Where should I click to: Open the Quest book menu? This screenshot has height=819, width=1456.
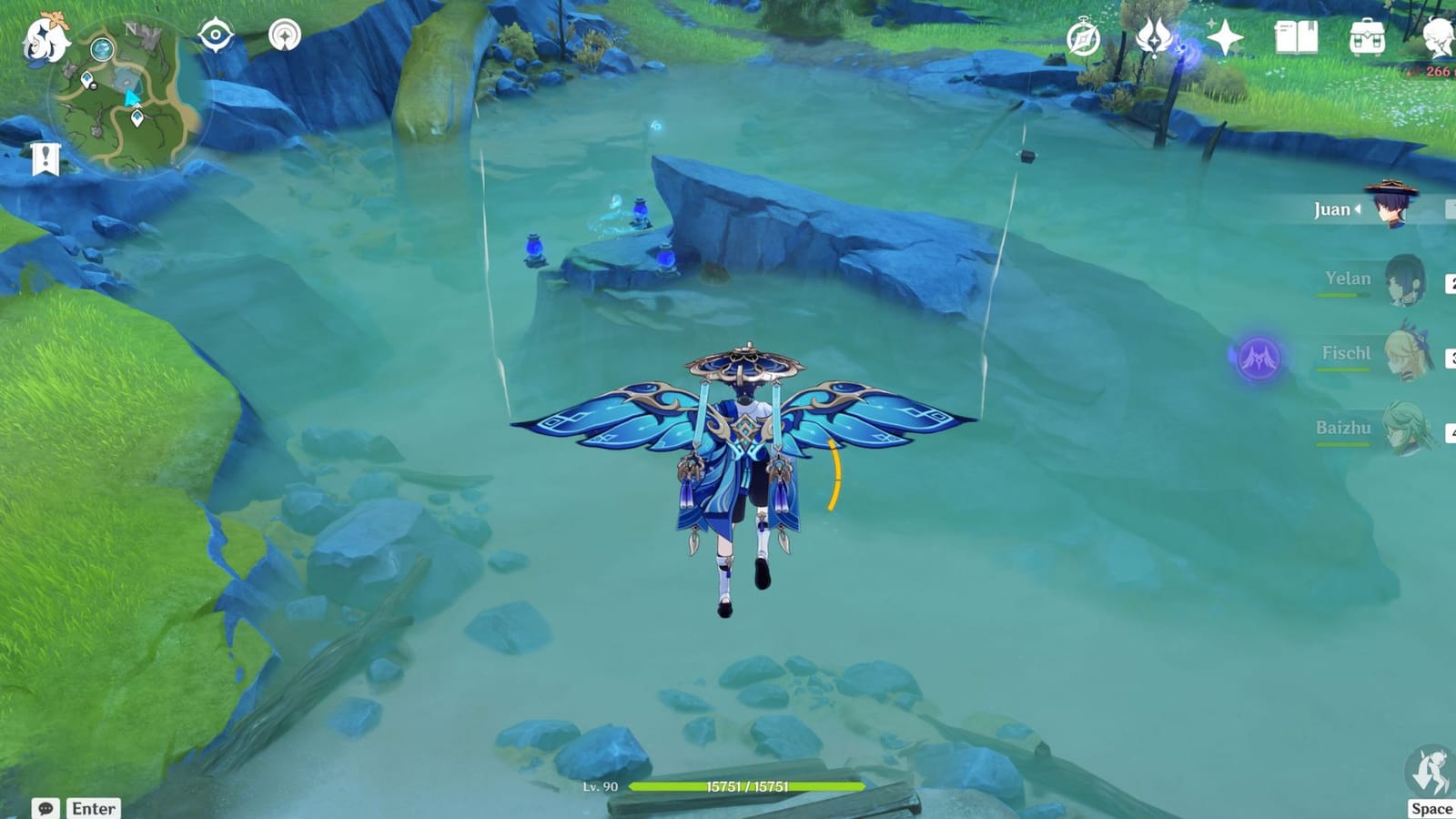[1297, 36]
